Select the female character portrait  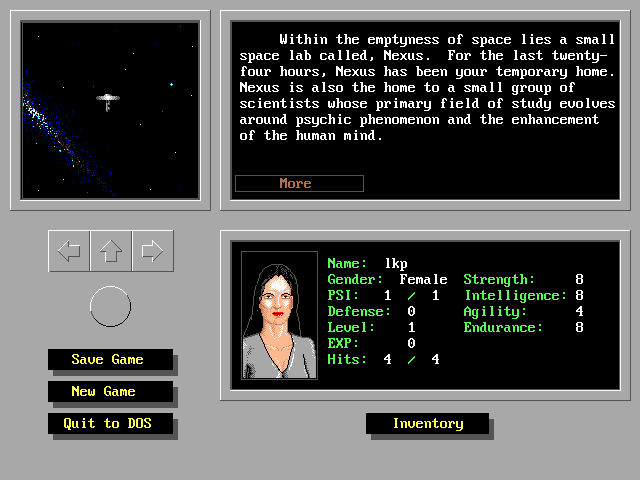(279, 314)
